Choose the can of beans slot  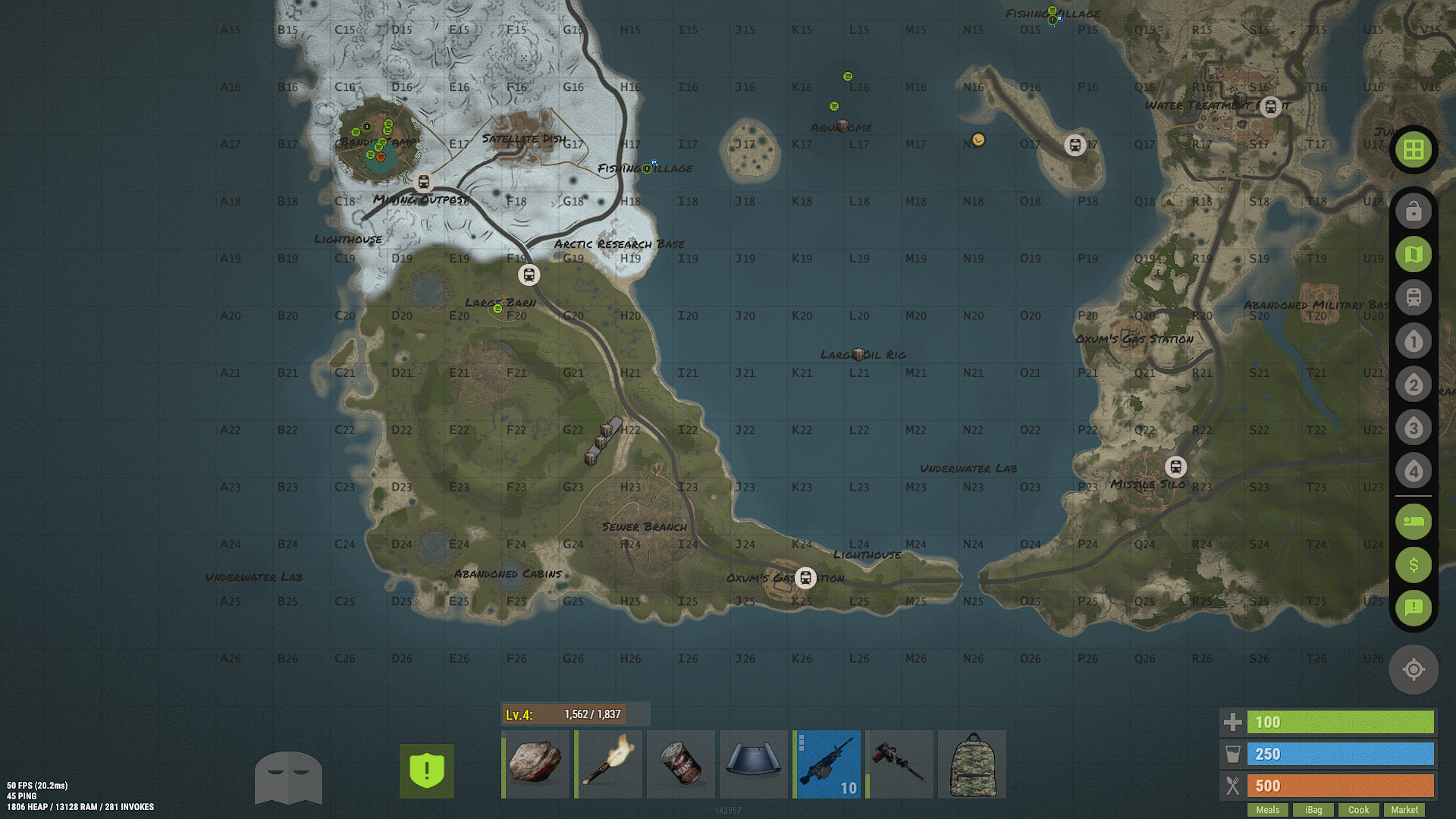point(681,764)
